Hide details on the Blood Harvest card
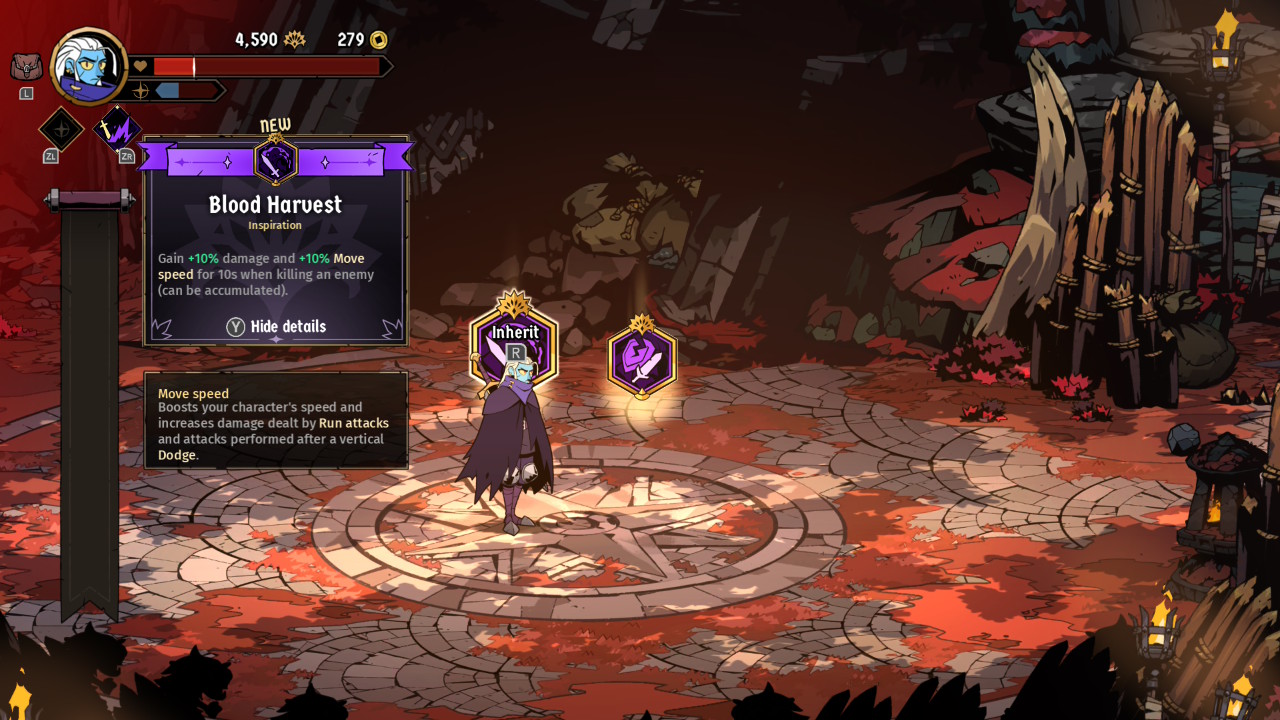 point(276,327)
